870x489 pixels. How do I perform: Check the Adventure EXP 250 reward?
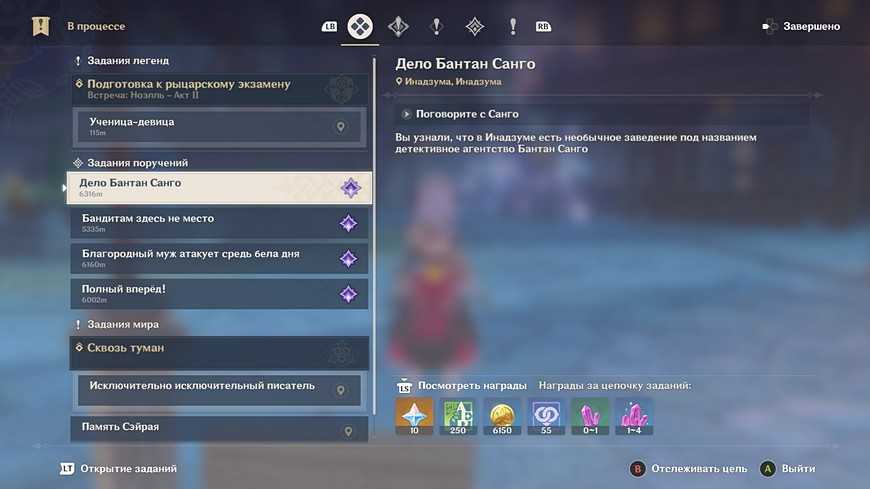point(458,416)
